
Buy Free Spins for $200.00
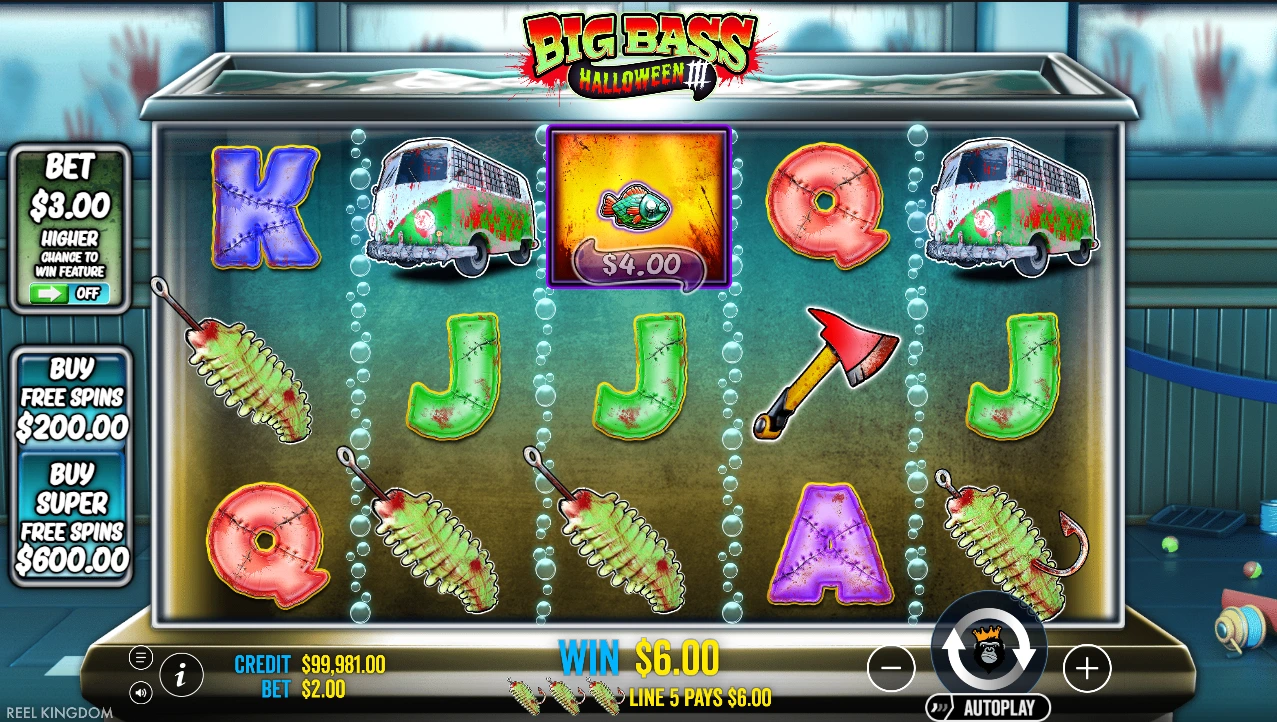click(x=72, y=400)
